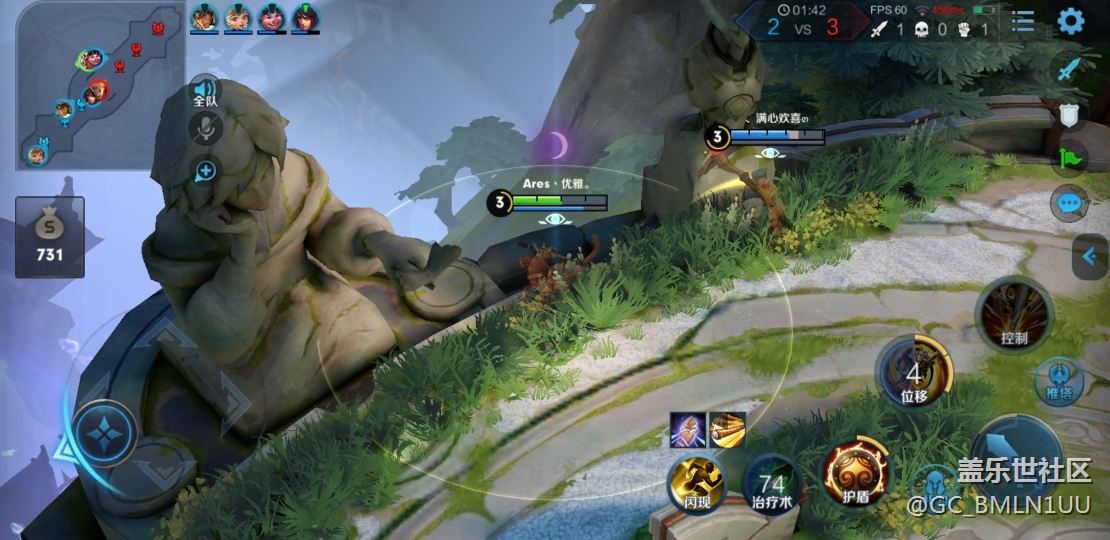Cast the 护盾 shield skill

point(856,470)
